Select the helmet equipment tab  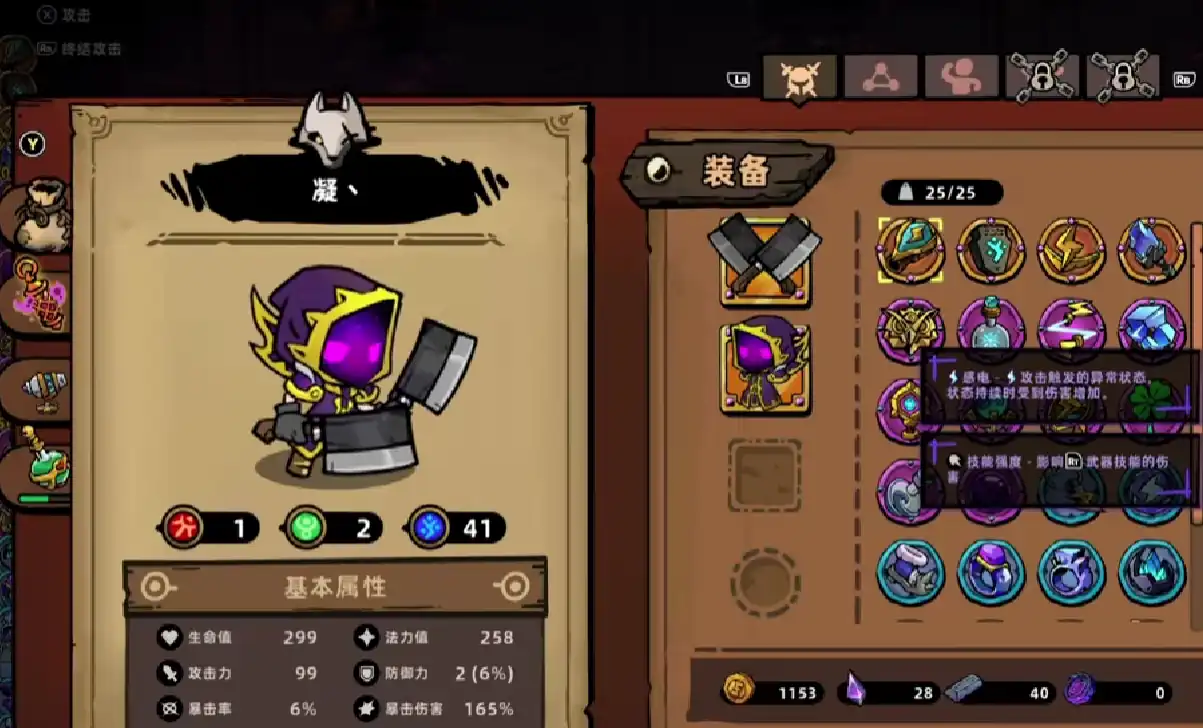point(800,77)
